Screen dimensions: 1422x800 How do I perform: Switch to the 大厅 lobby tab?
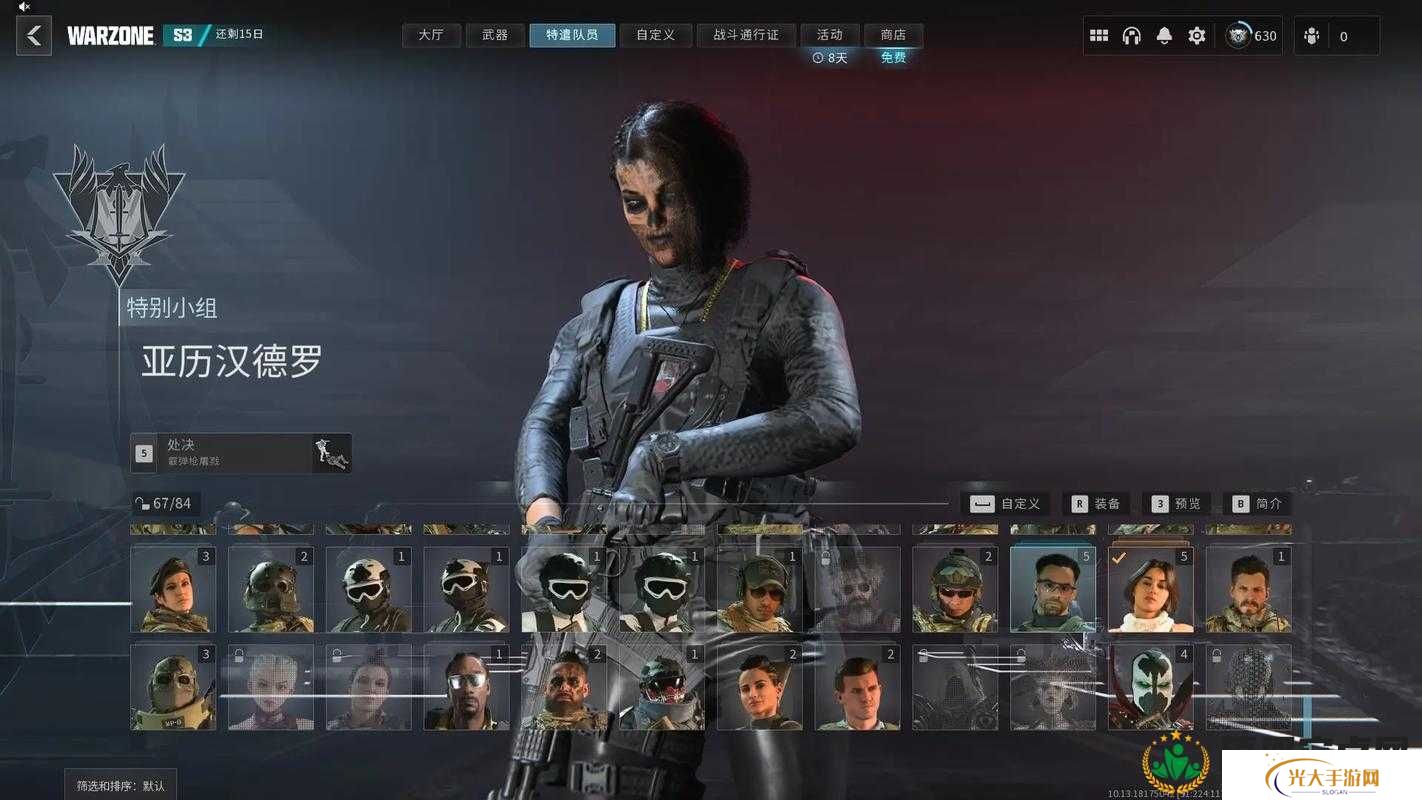point(431,35)
